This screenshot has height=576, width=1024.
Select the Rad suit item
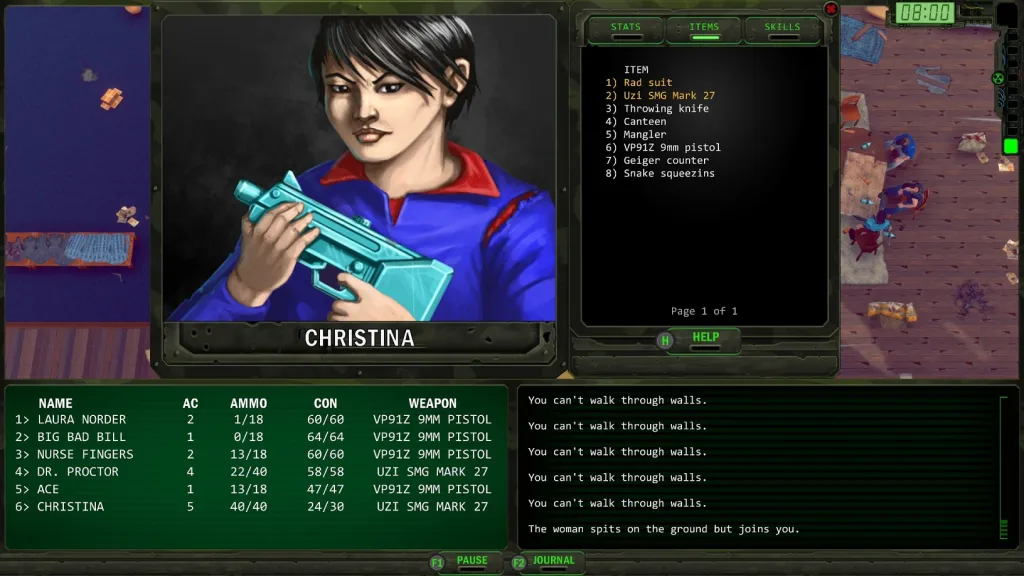click(x=647, y=83)
